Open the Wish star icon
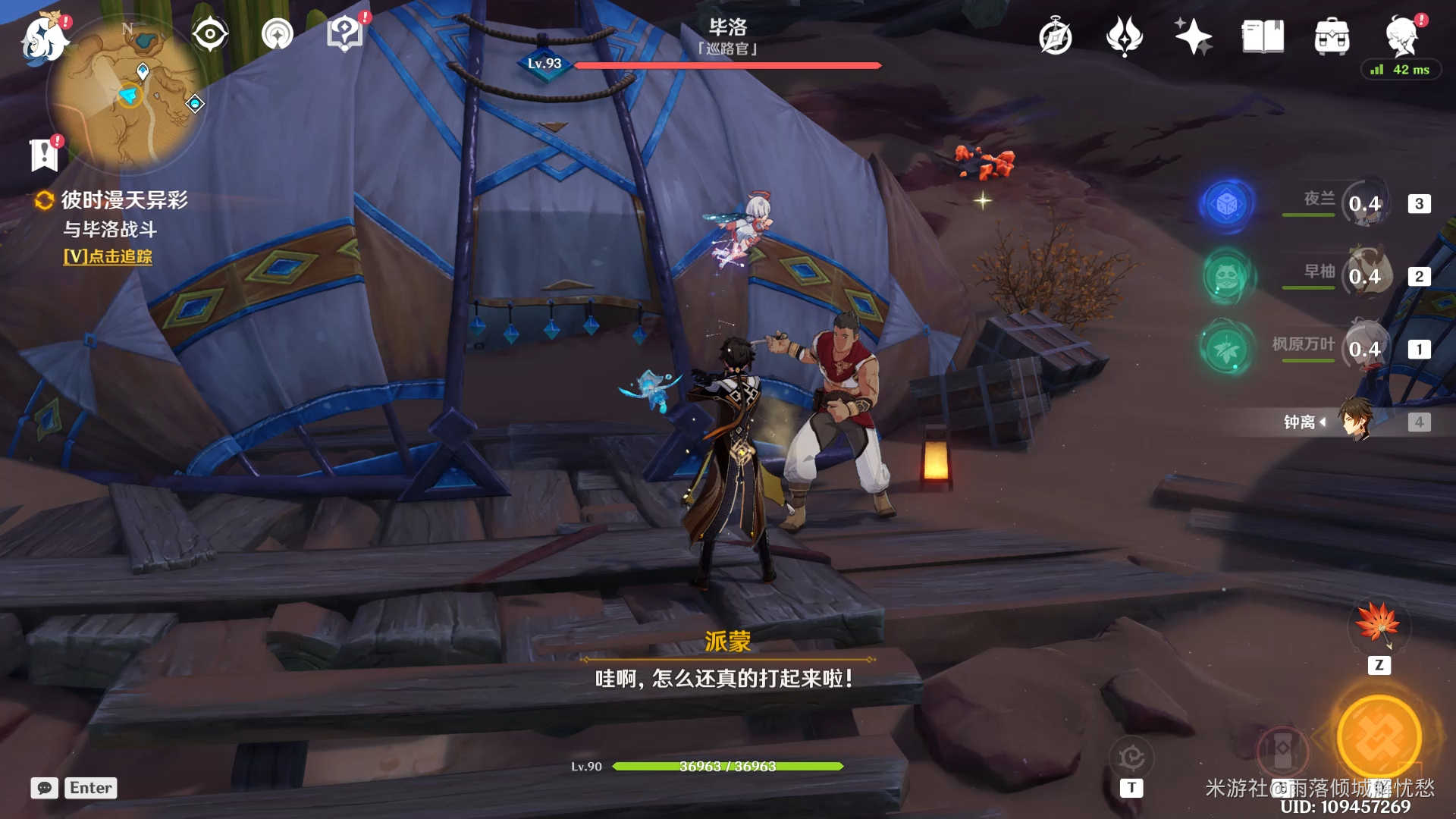This screenshot has width=1456, height=819. coord(1193,36)
